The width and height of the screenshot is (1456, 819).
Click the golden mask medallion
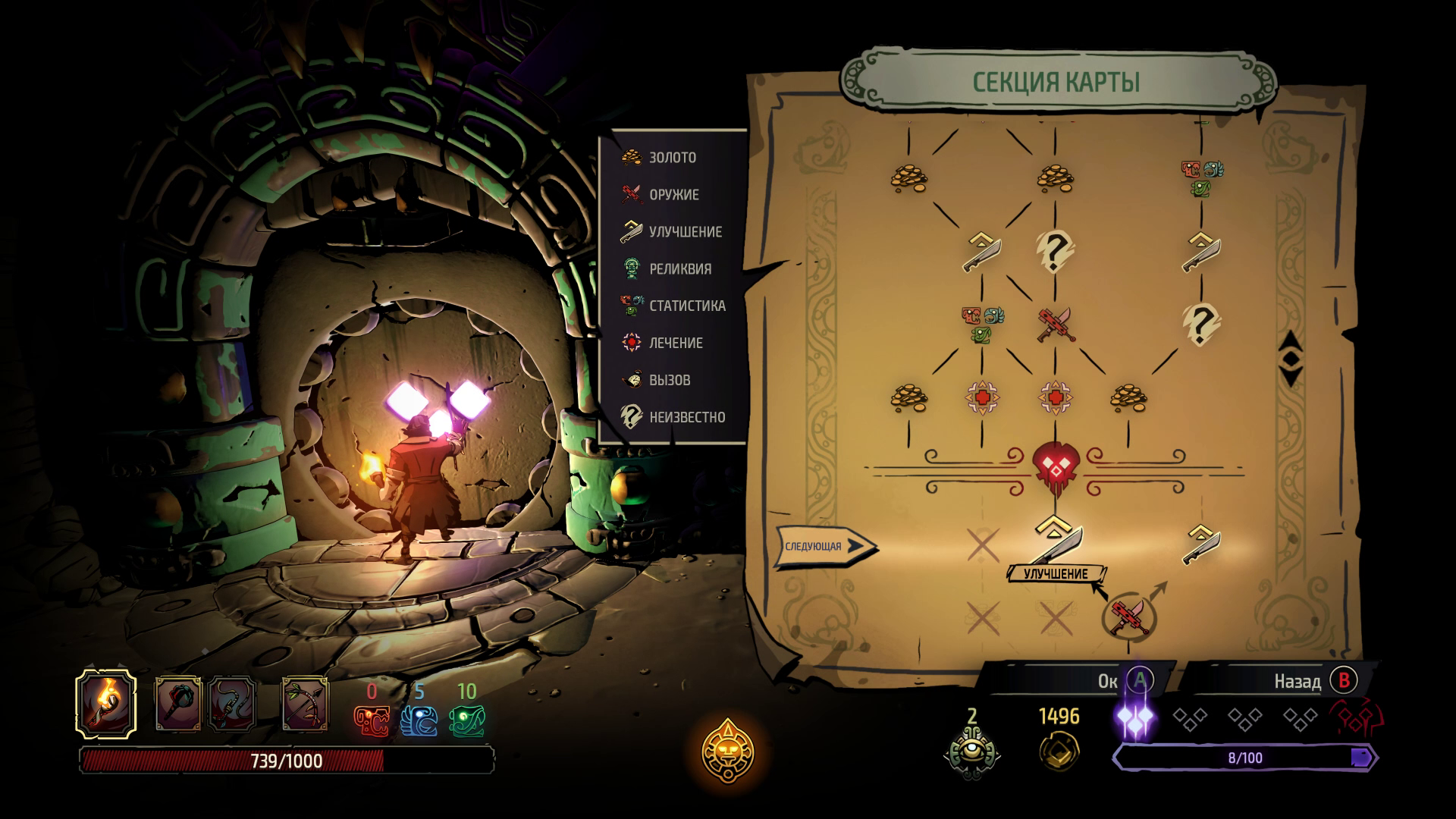tap(727, 752)
